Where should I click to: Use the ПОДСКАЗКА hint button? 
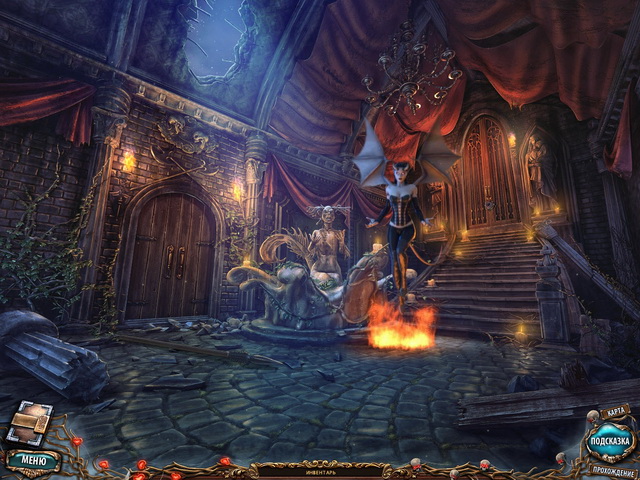[x=611, y=440]
